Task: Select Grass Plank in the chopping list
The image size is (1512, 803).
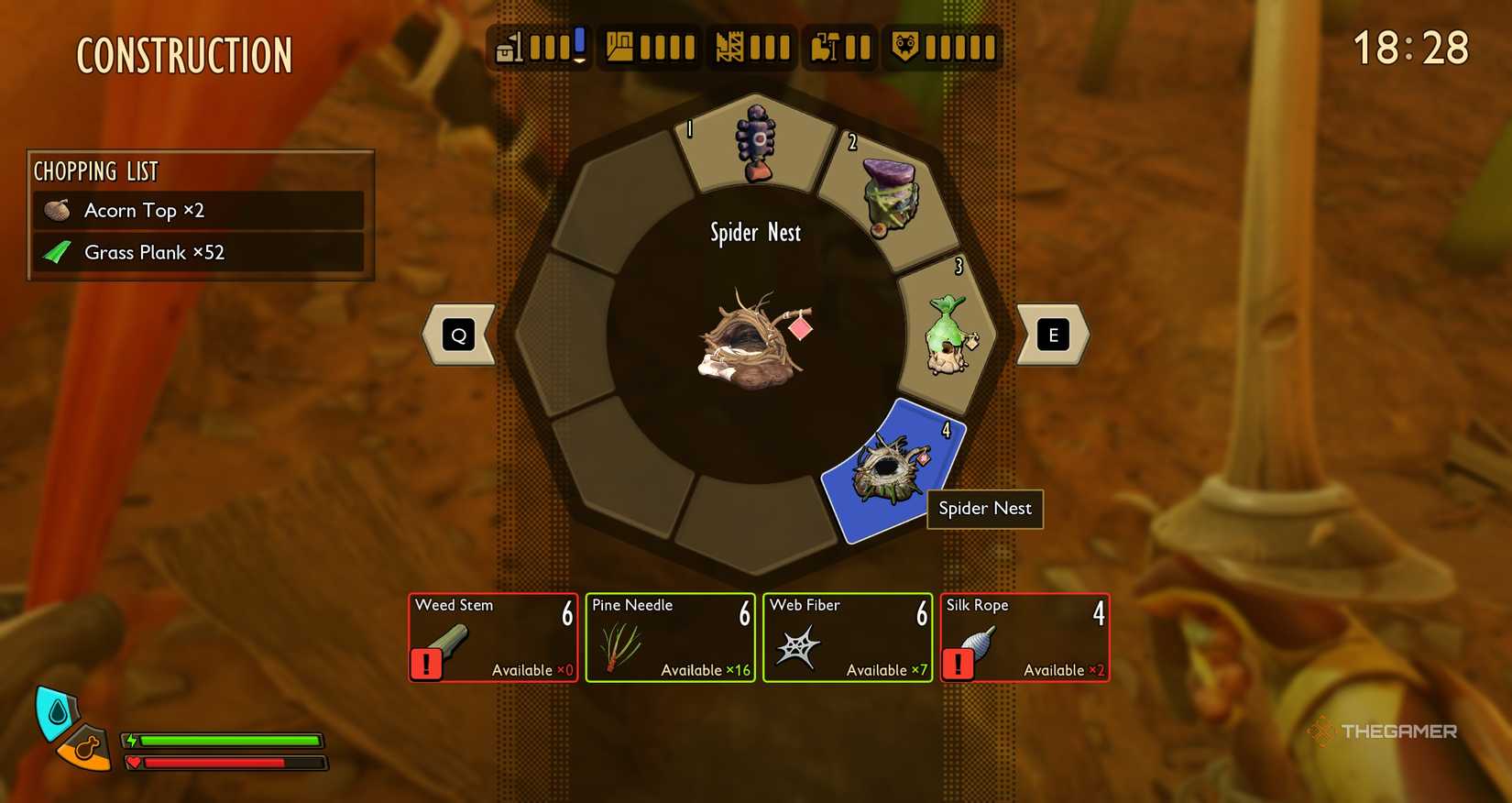Action: point(198,252)
